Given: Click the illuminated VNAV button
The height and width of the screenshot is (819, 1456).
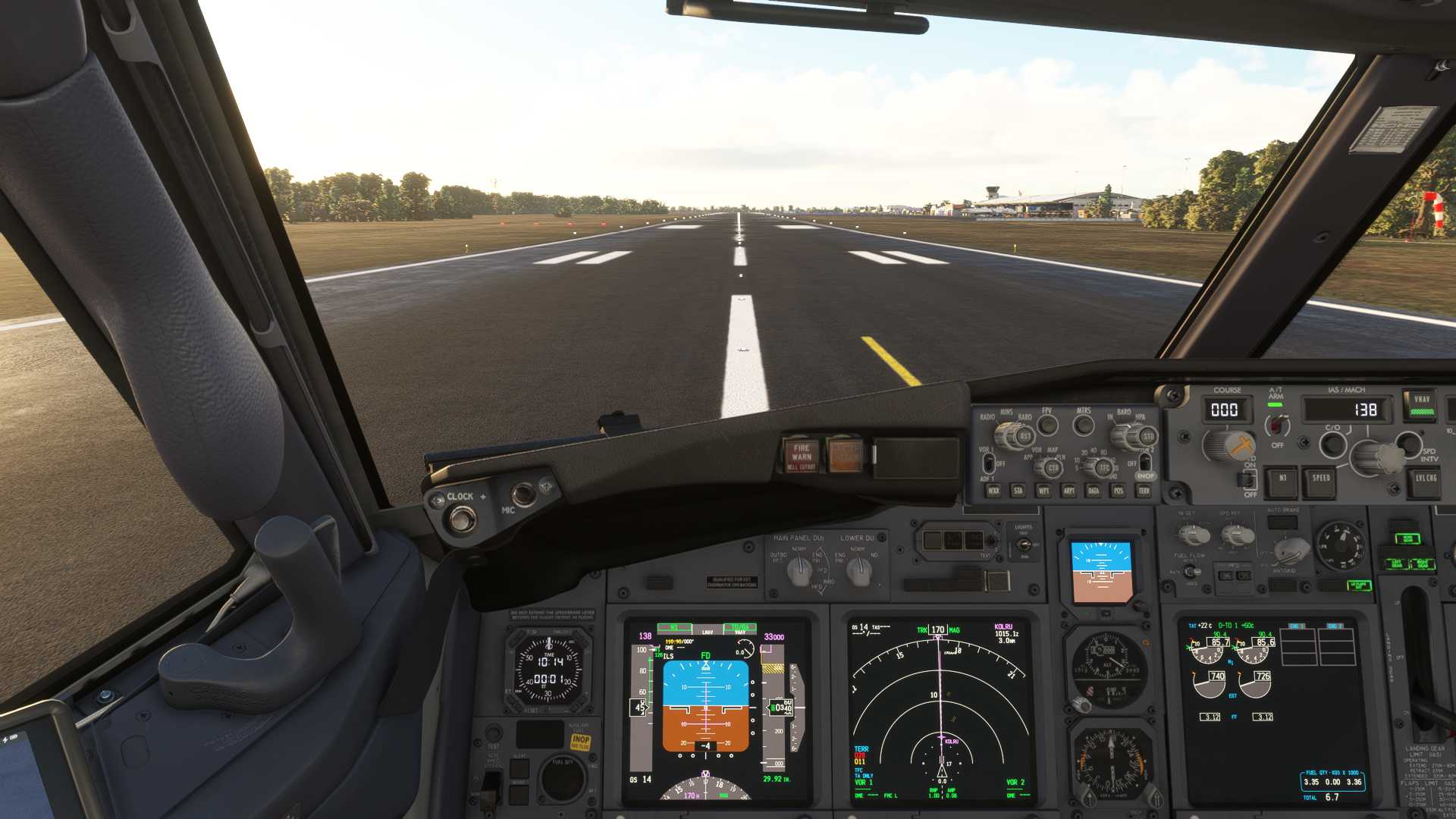Looking at the screenshot, I should [x=1421, y=405].
